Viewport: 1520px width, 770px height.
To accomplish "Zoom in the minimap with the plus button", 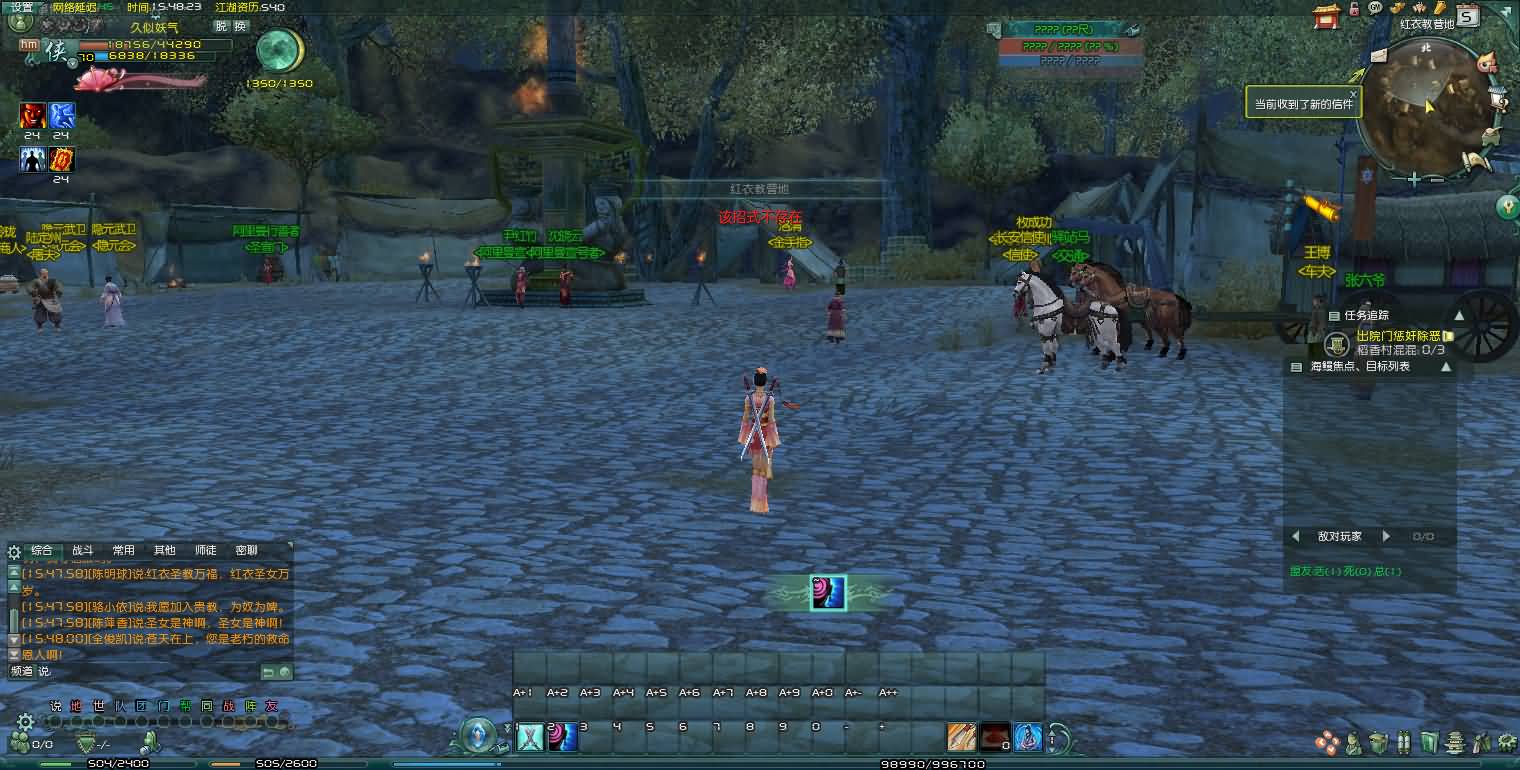I will [x=1414, y=180].
